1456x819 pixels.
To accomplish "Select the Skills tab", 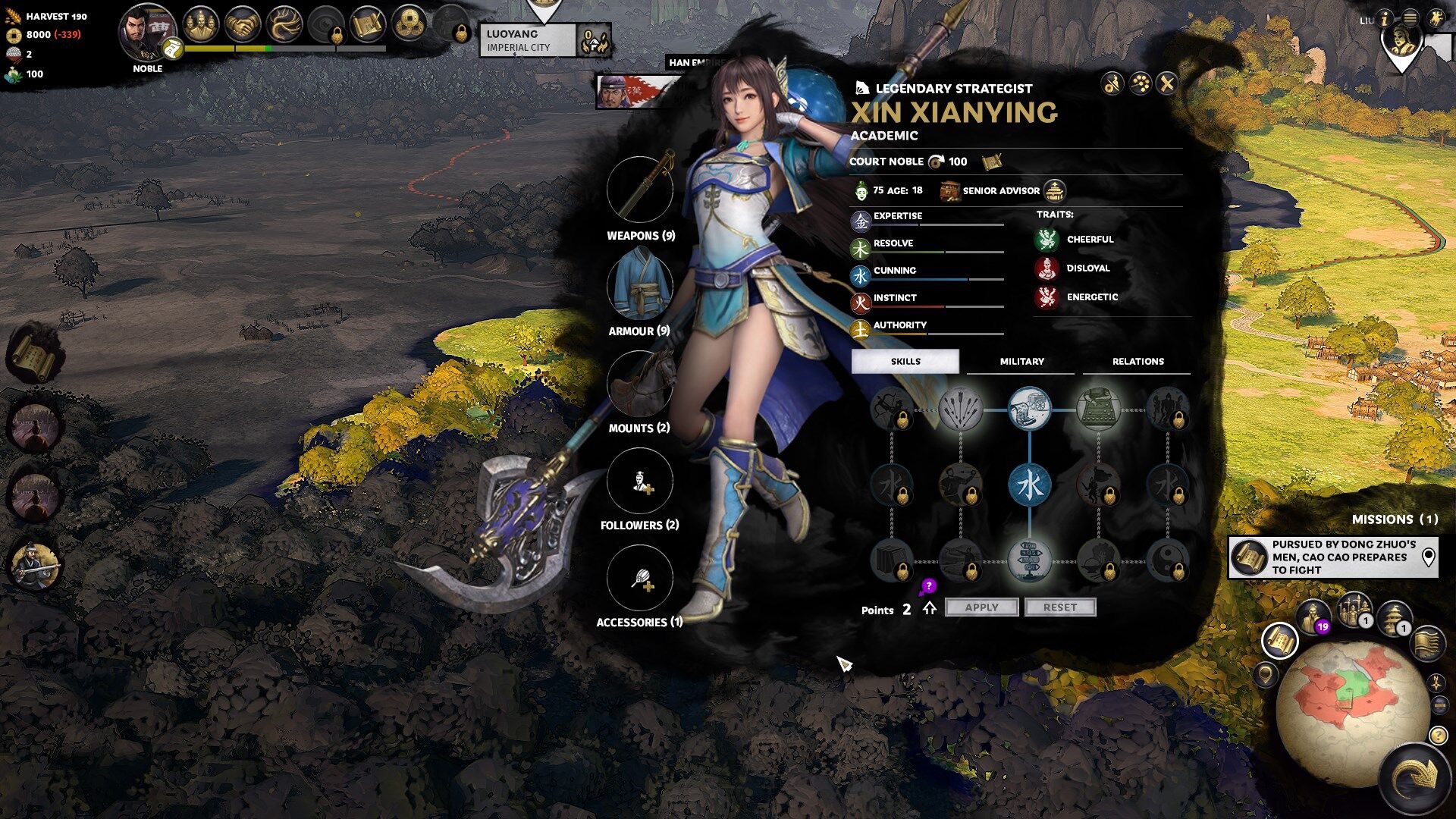I will tap(905, 362).
